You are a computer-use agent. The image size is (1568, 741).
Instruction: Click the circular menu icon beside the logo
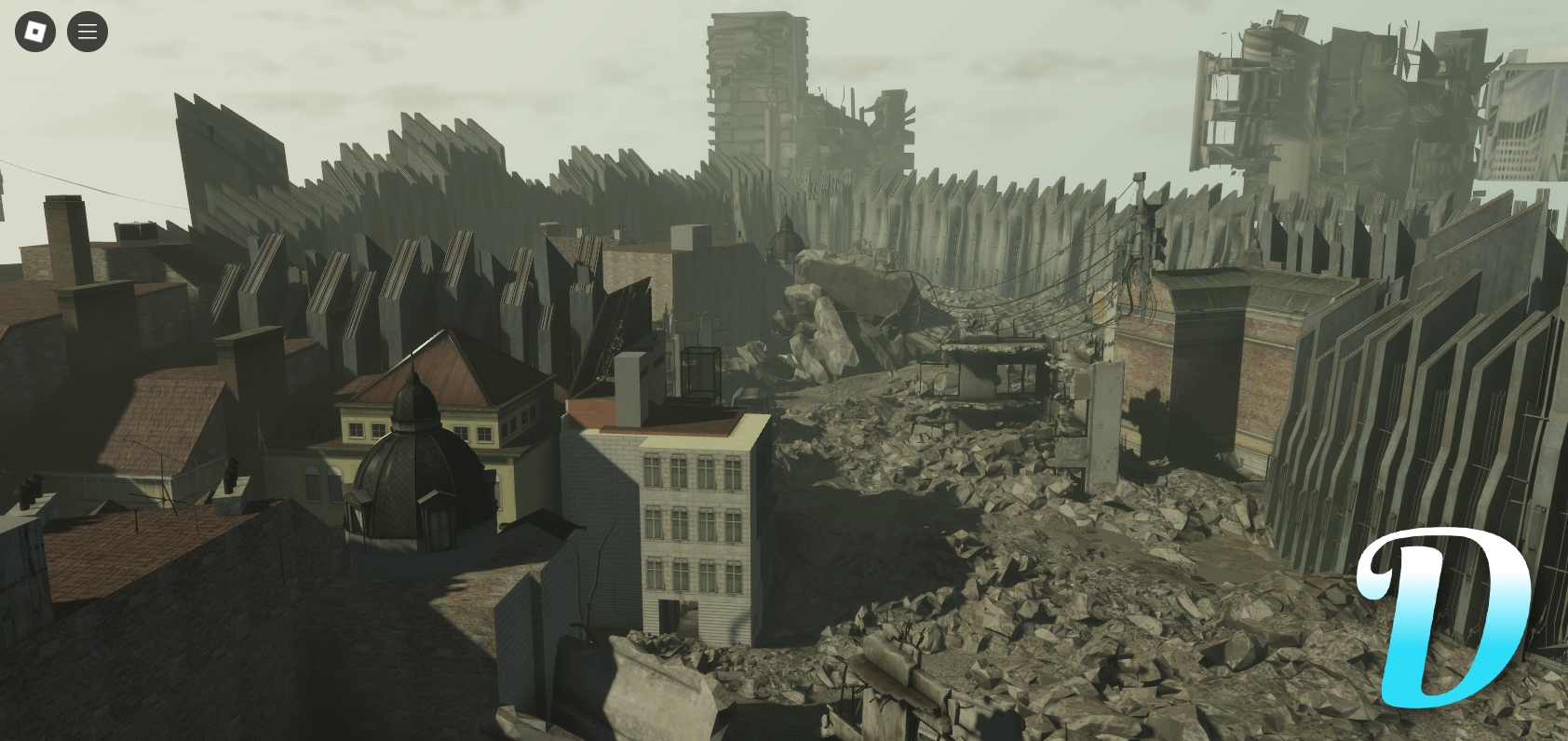pyautogui.click(x=87, y=31)
